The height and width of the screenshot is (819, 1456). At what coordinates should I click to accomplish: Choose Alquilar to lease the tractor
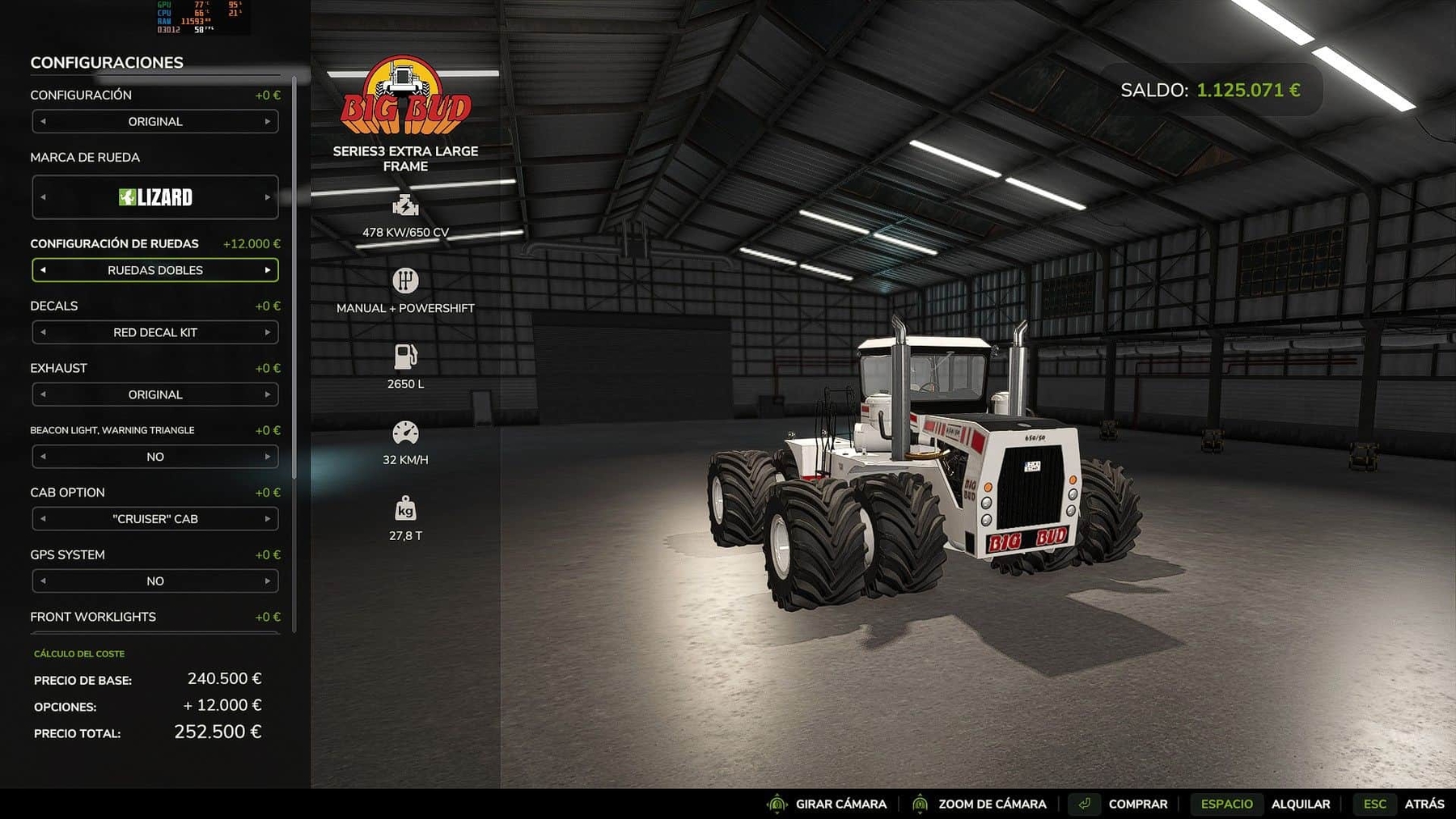click(1300, 804)
